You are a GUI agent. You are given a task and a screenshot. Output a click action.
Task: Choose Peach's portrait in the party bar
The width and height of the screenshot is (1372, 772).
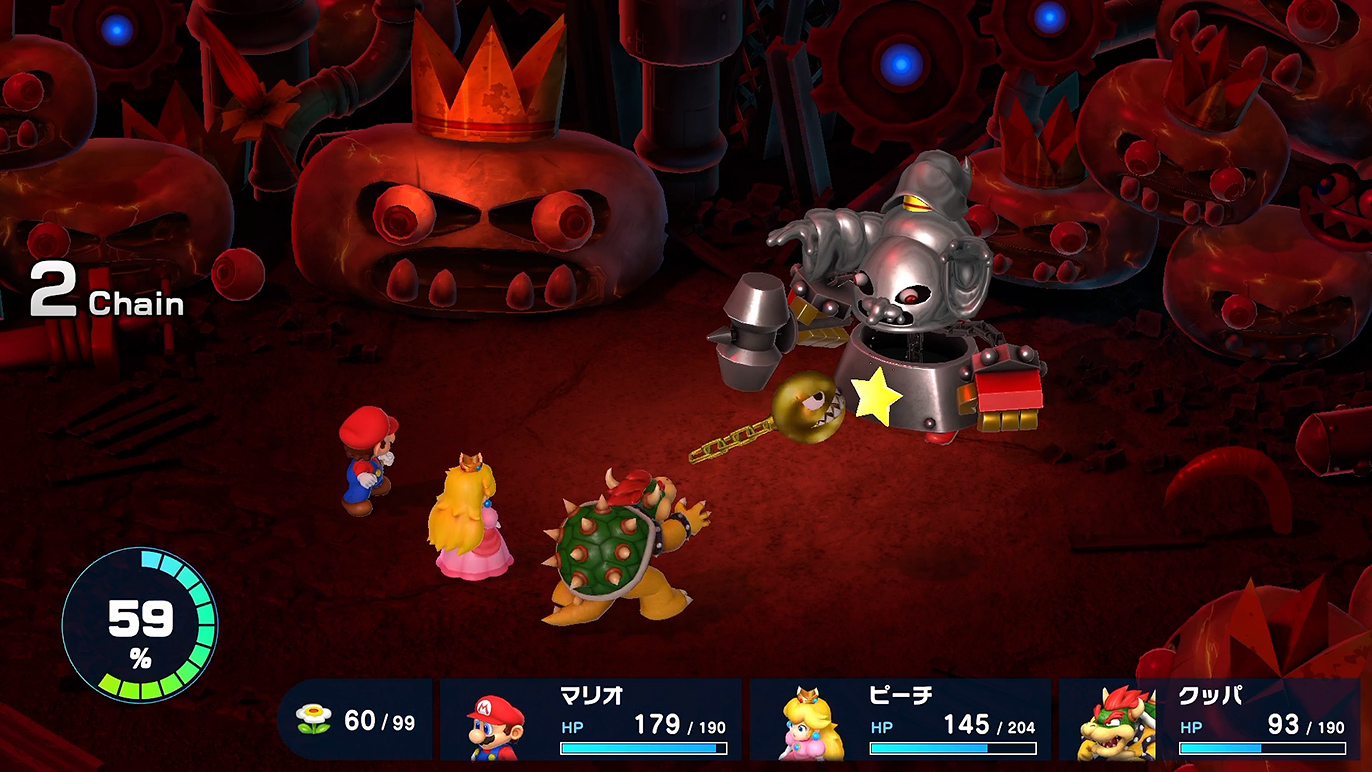(x=808, y=724)
